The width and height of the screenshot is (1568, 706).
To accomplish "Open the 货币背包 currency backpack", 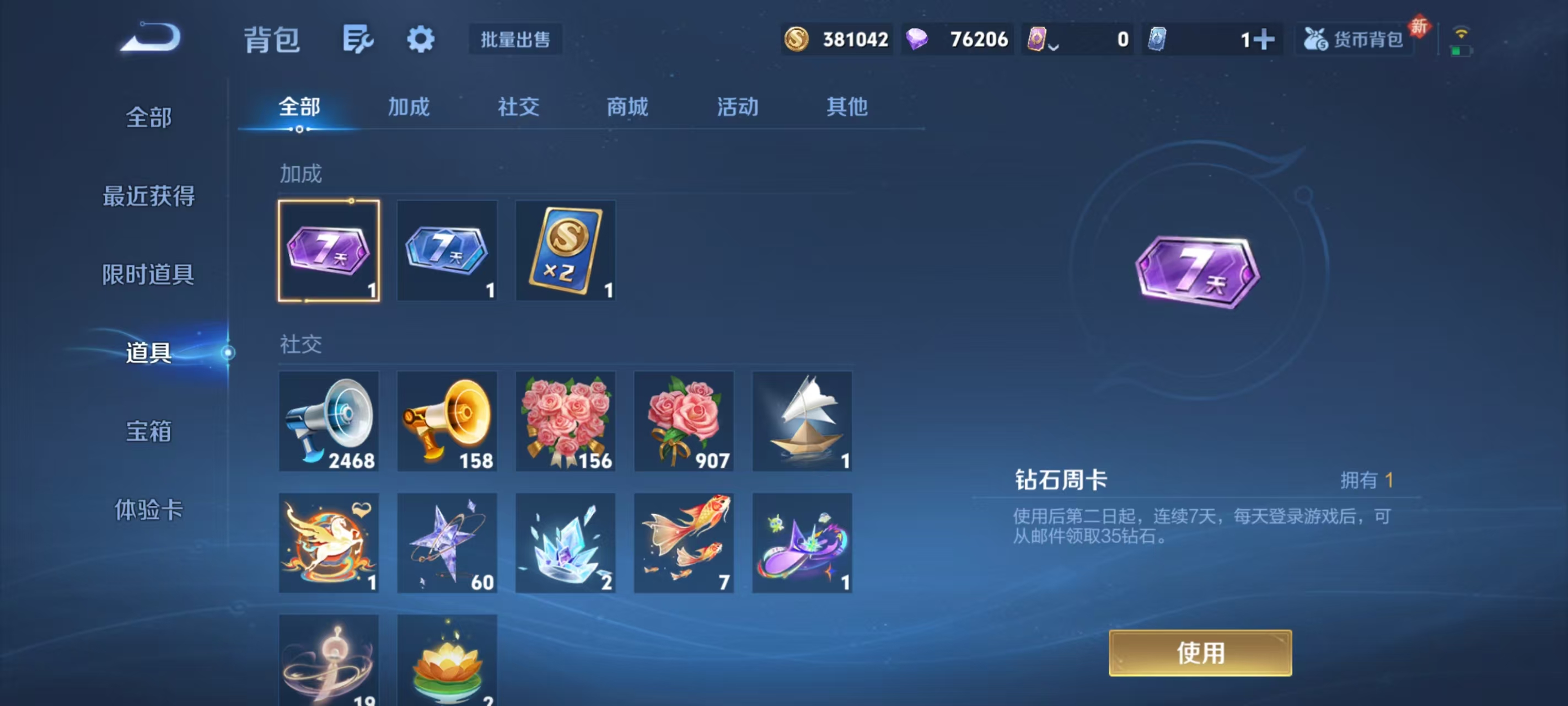I will (x=1354, y=39).
